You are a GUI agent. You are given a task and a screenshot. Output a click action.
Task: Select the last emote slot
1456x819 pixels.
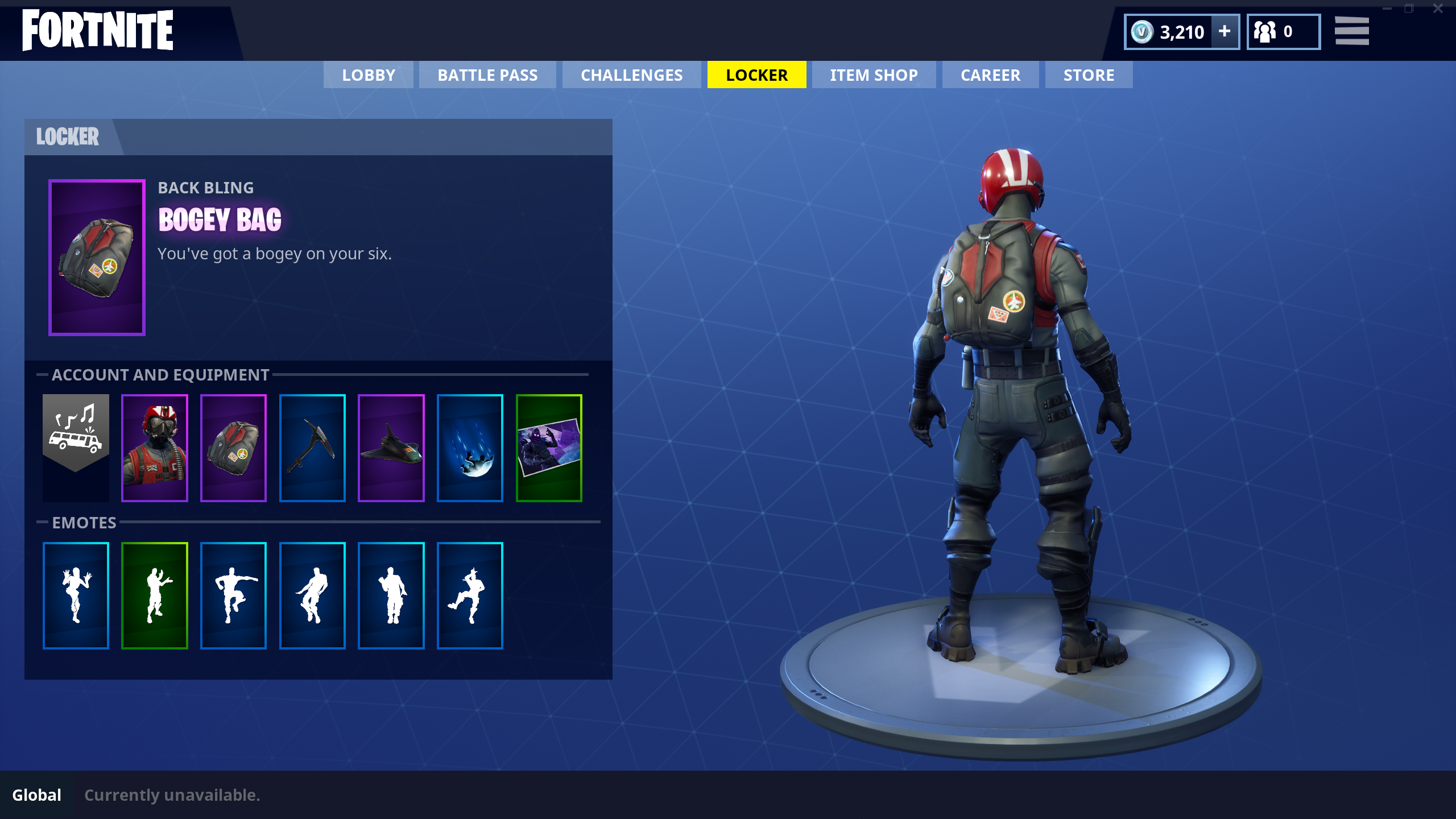470,595
